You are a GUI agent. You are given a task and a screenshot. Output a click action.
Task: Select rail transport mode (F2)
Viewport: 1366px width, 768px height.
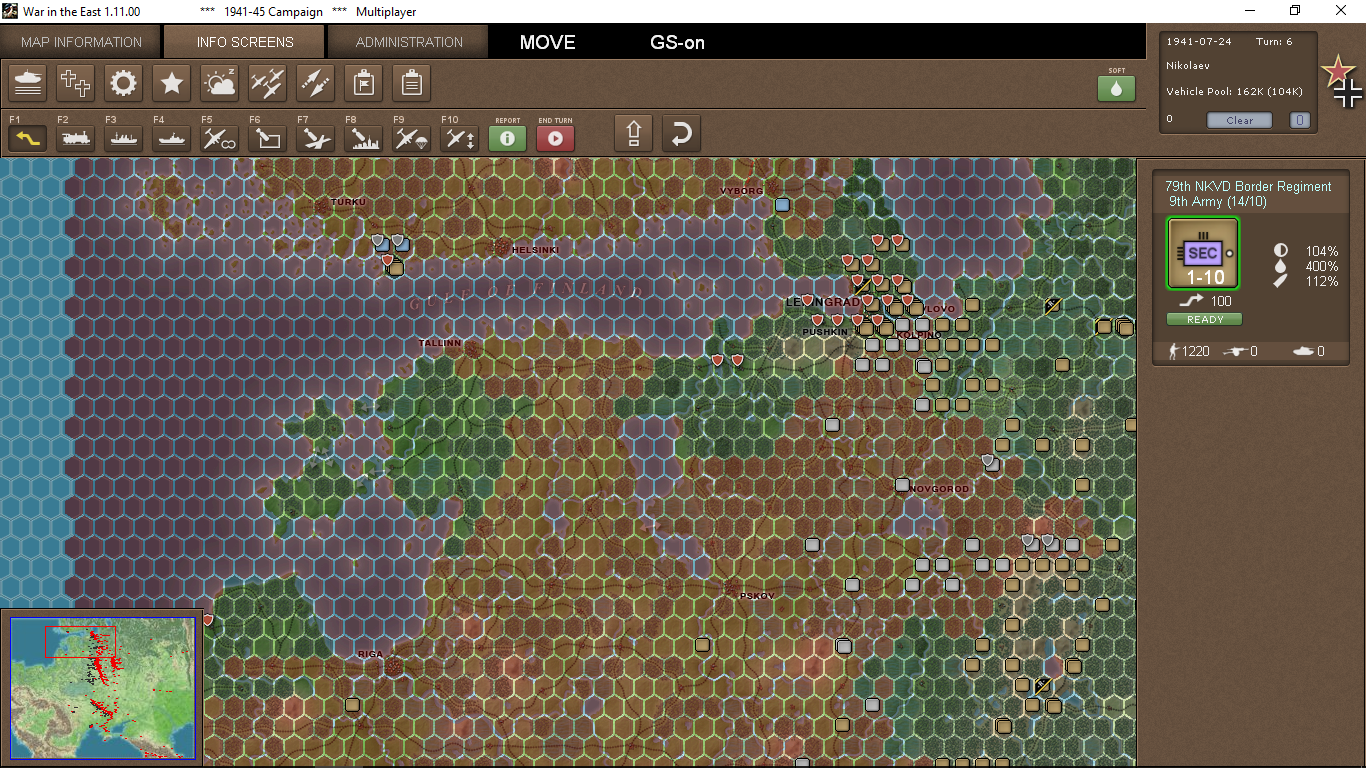pyautogui.click(x=75, y=138)
